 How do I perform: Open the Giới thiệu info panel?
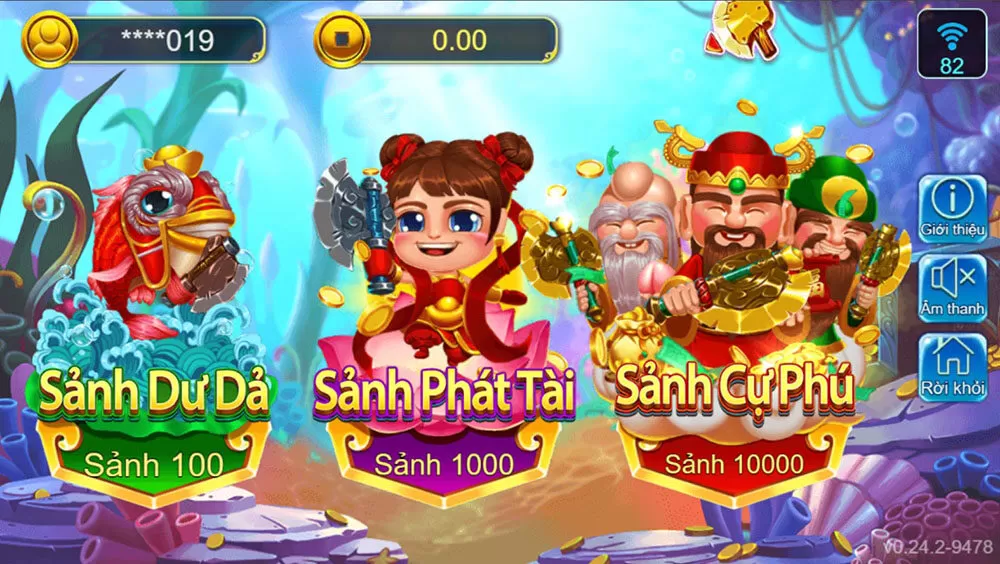[952, 209]
